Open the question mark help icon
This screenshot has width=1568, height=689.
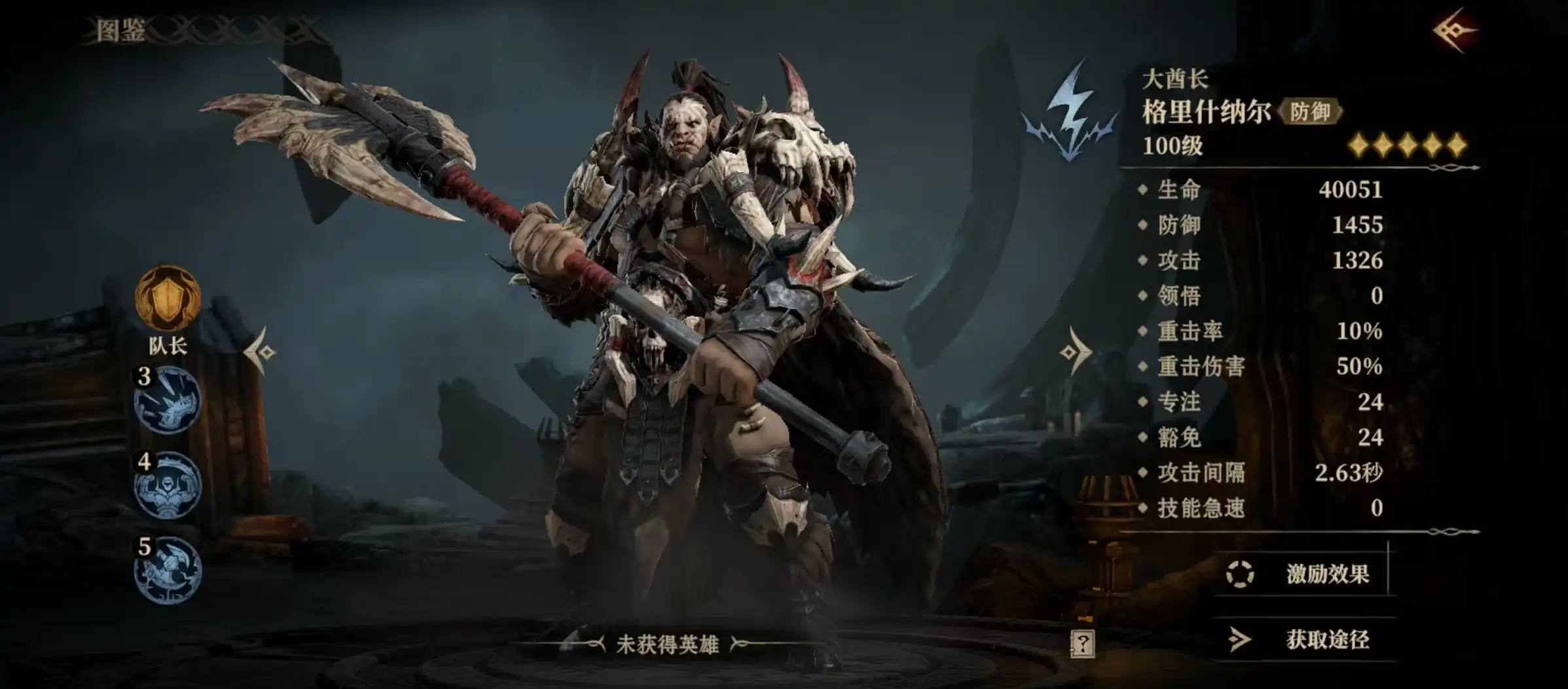point(1082,644)
